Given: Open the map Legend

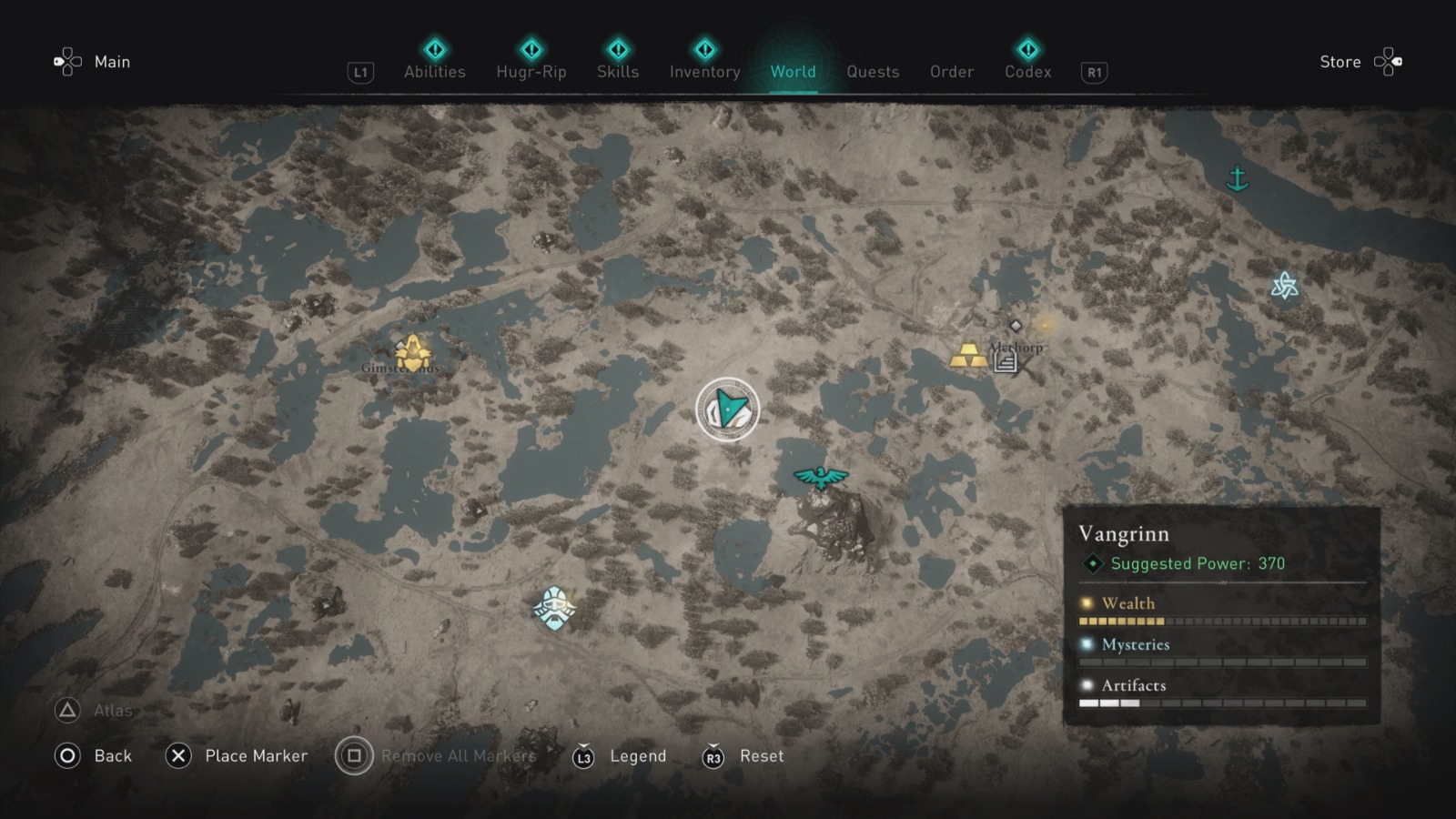Looking at the screenshot, I should [x=637, y=756].
